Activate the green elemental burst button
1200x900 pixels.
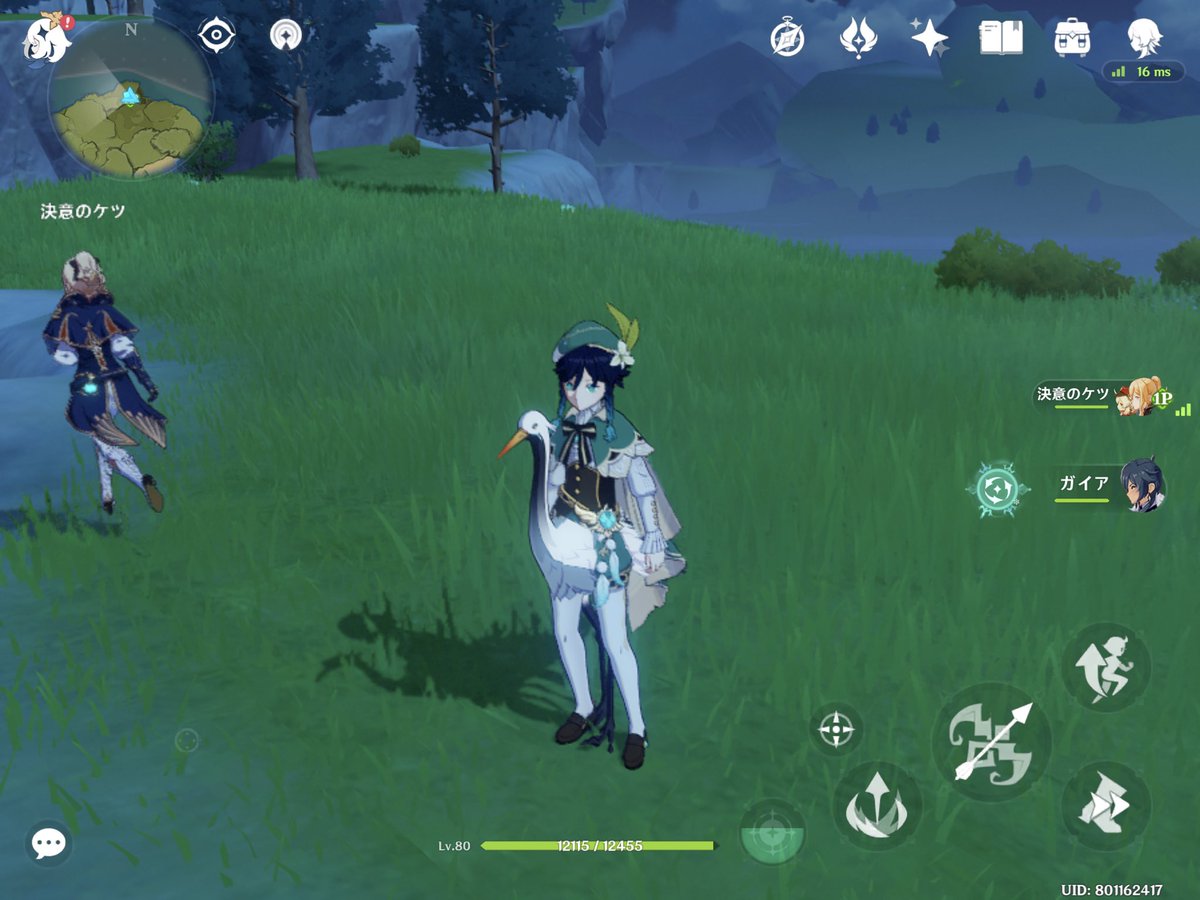[x=773, y=832]
